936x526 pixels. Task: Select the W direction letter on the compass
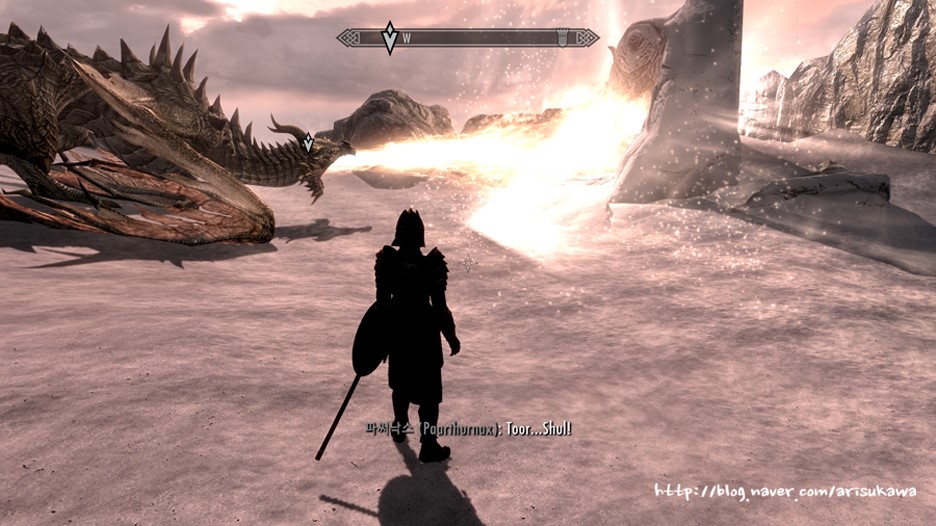pos(407,39)
